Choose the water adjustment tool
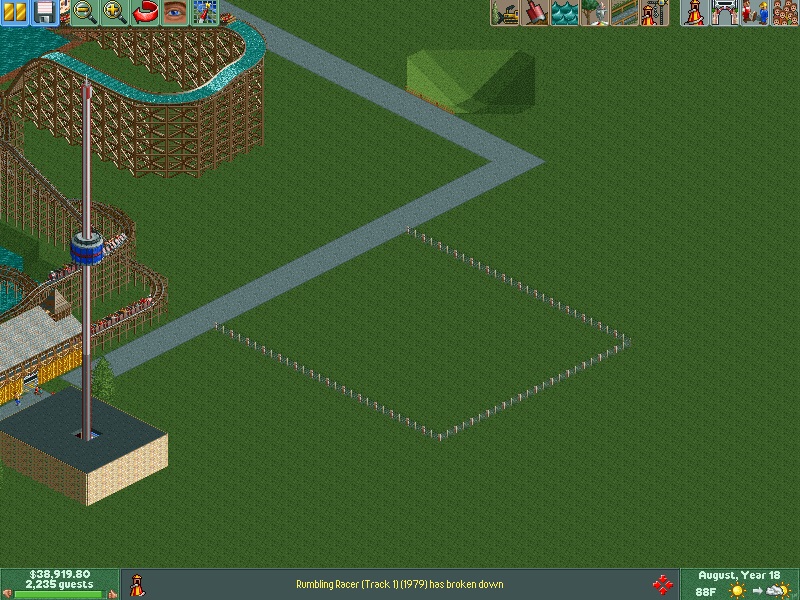Viewport: 800px width, 600px height. 565,13
